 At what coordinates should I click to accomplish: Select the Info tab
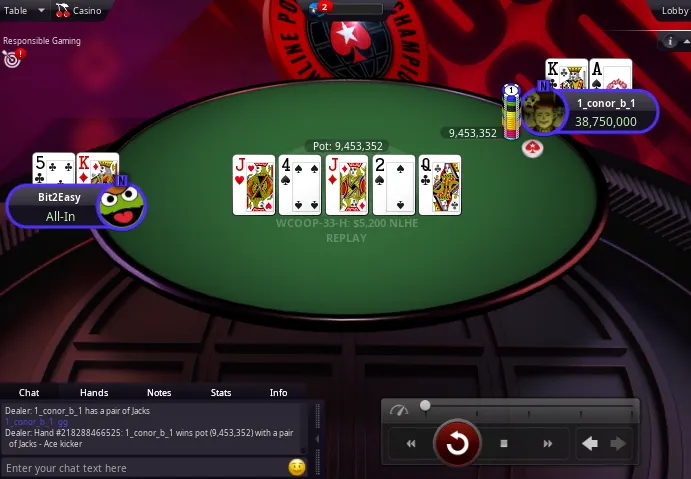[x=279, y=393]
